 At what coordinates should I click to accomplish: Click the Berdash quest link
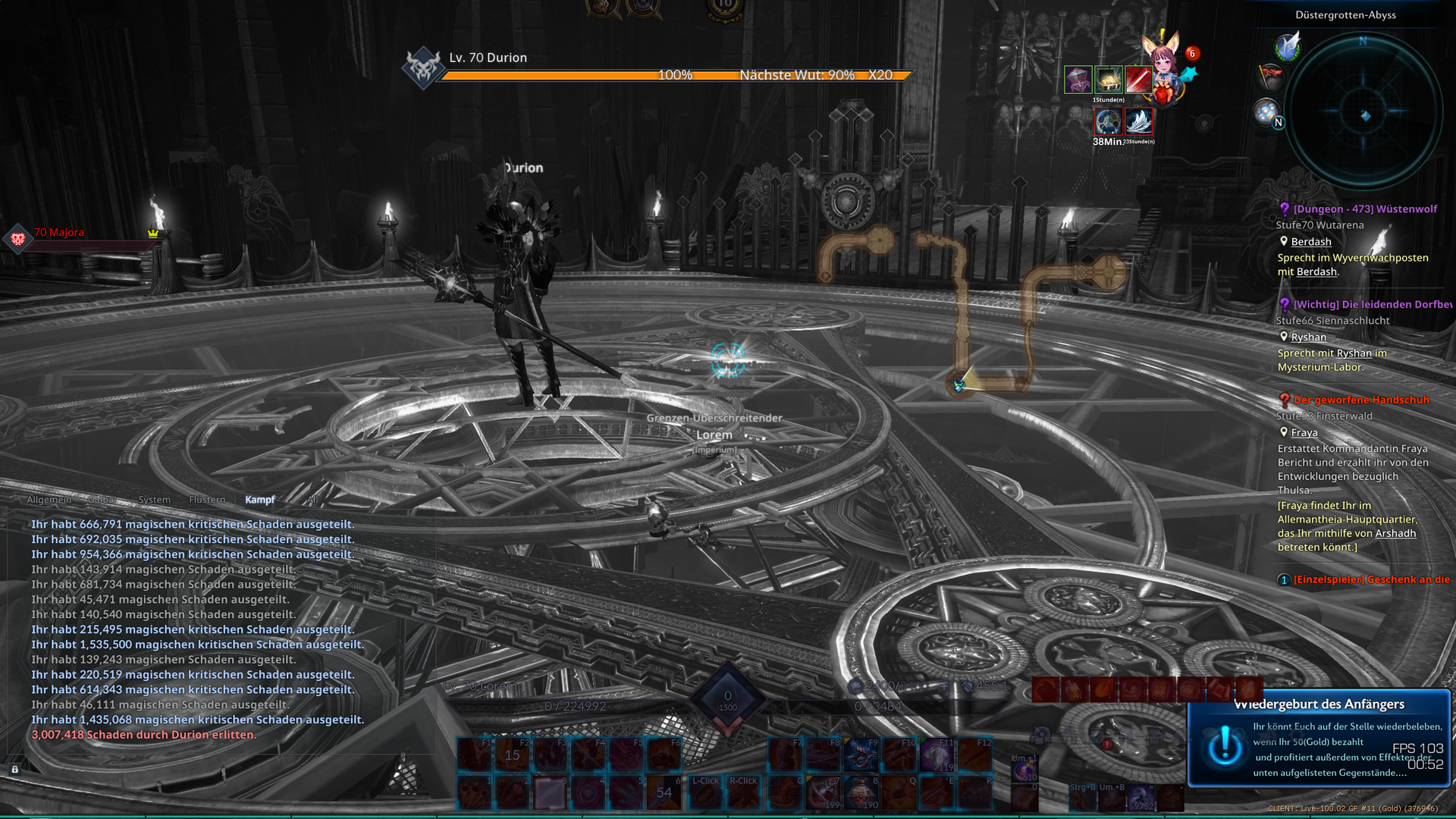(x=1311, y=242)
